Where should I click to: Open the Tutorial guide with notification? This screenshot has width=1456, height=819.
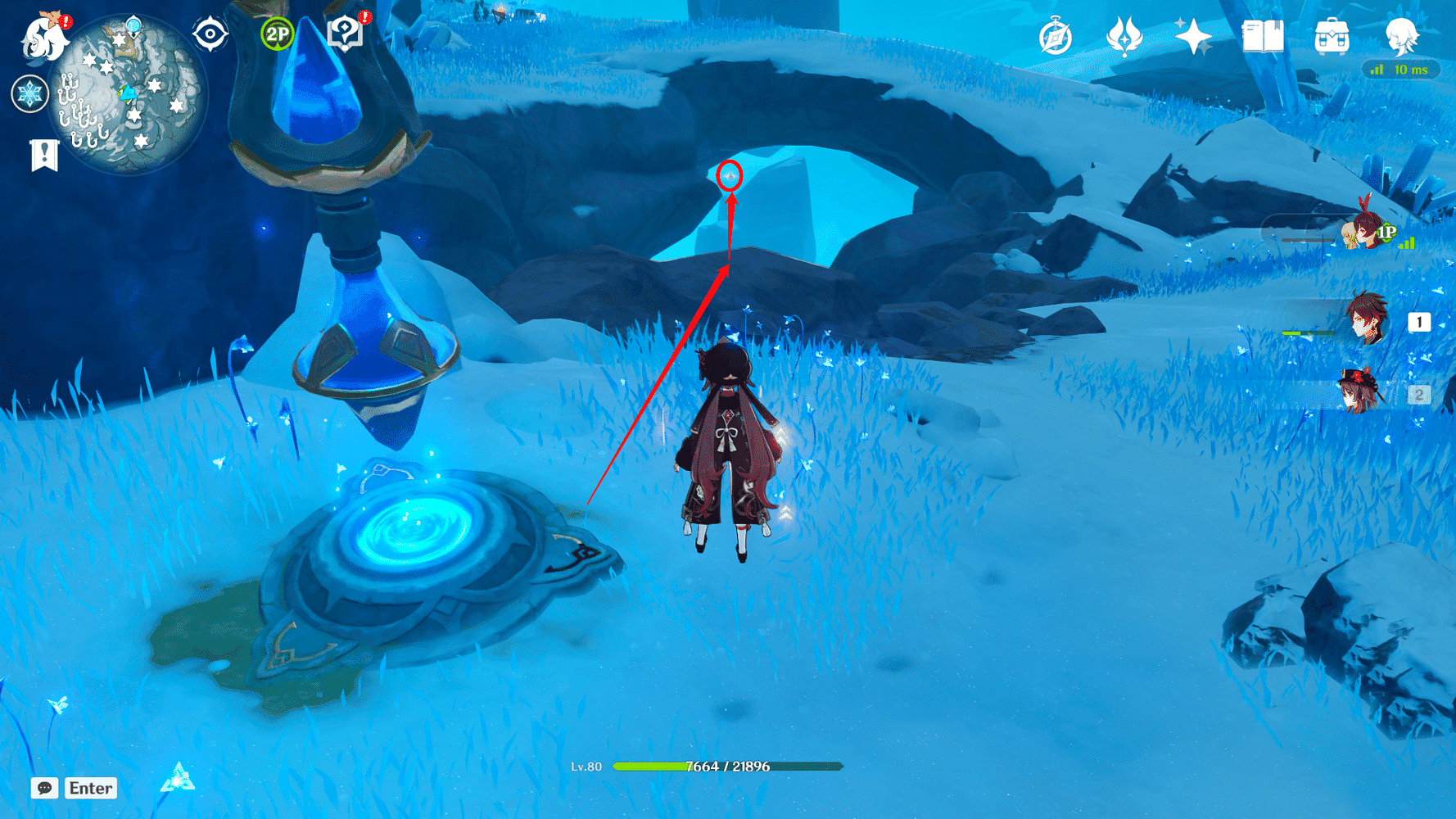[344, 34]
